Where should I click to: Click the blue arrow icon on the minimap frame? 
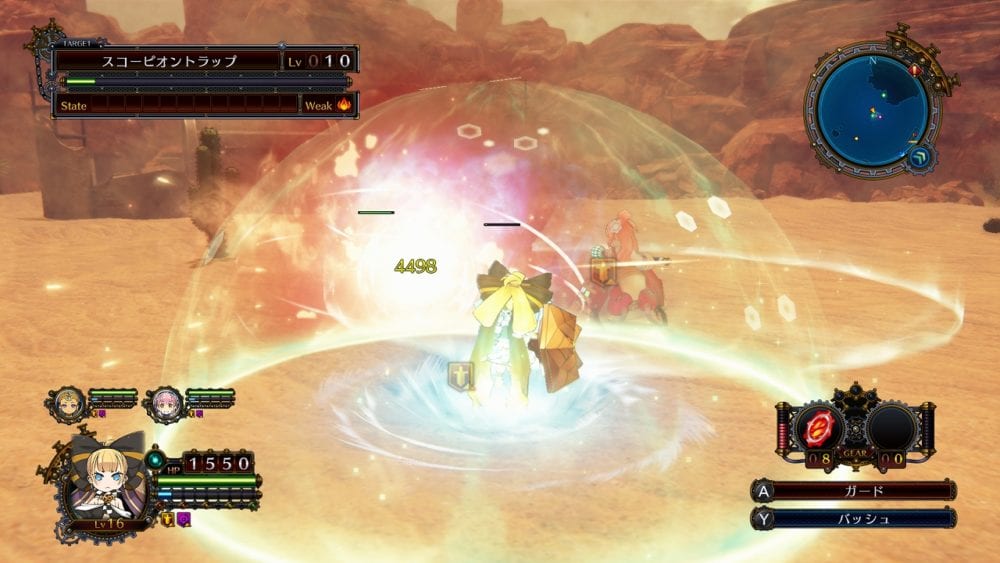pos(921,157)
